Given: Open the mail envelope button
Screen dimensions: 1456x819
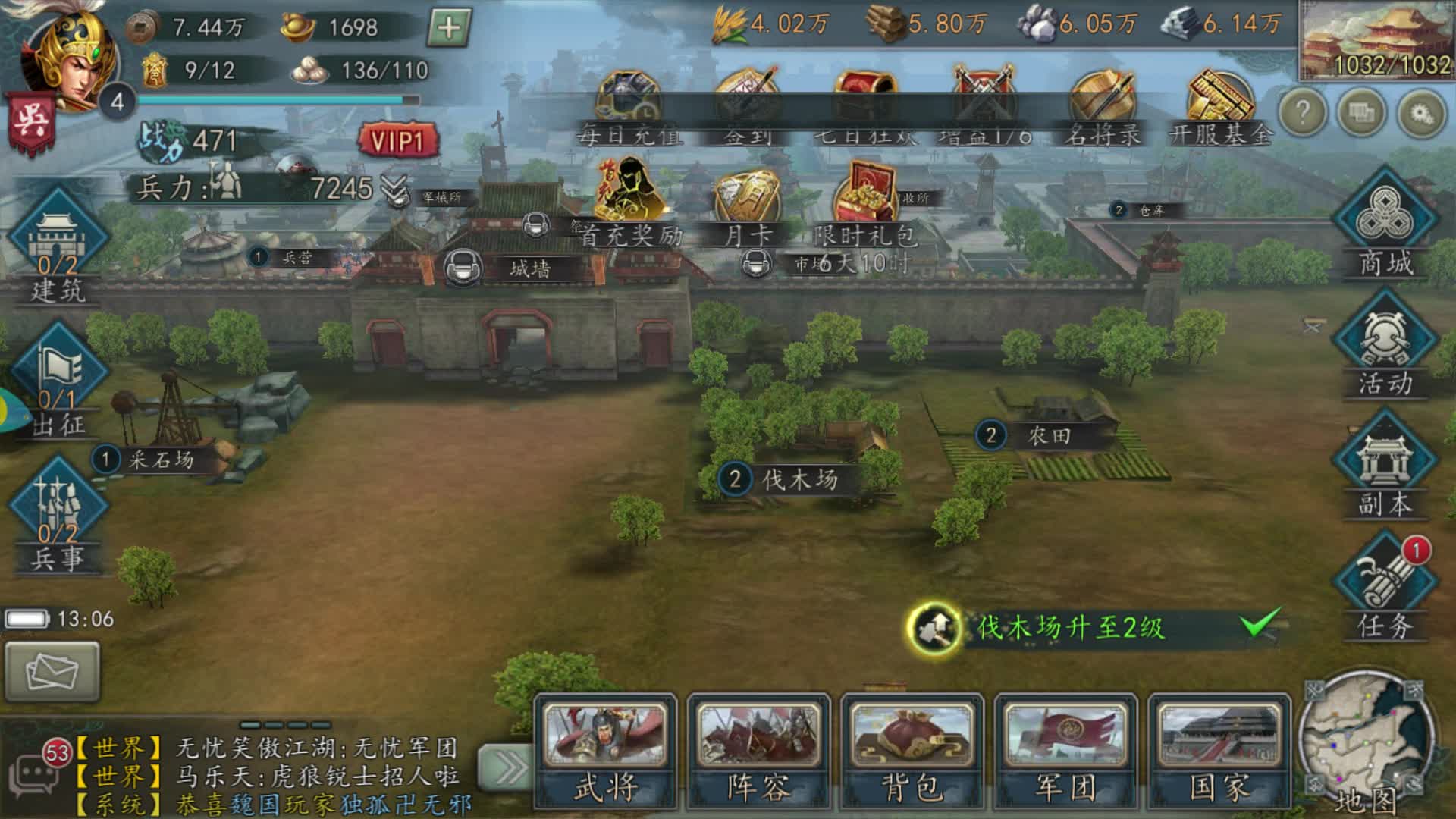Looking at the screenshot, I should (52, 671).
